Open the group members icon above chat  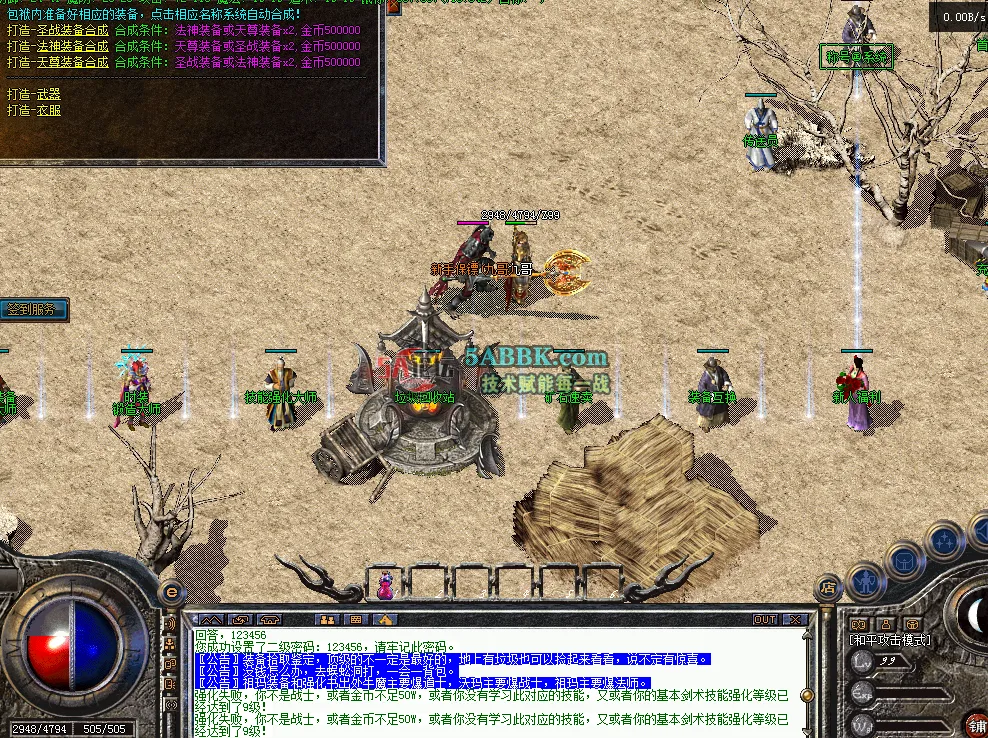coord(327,620)
